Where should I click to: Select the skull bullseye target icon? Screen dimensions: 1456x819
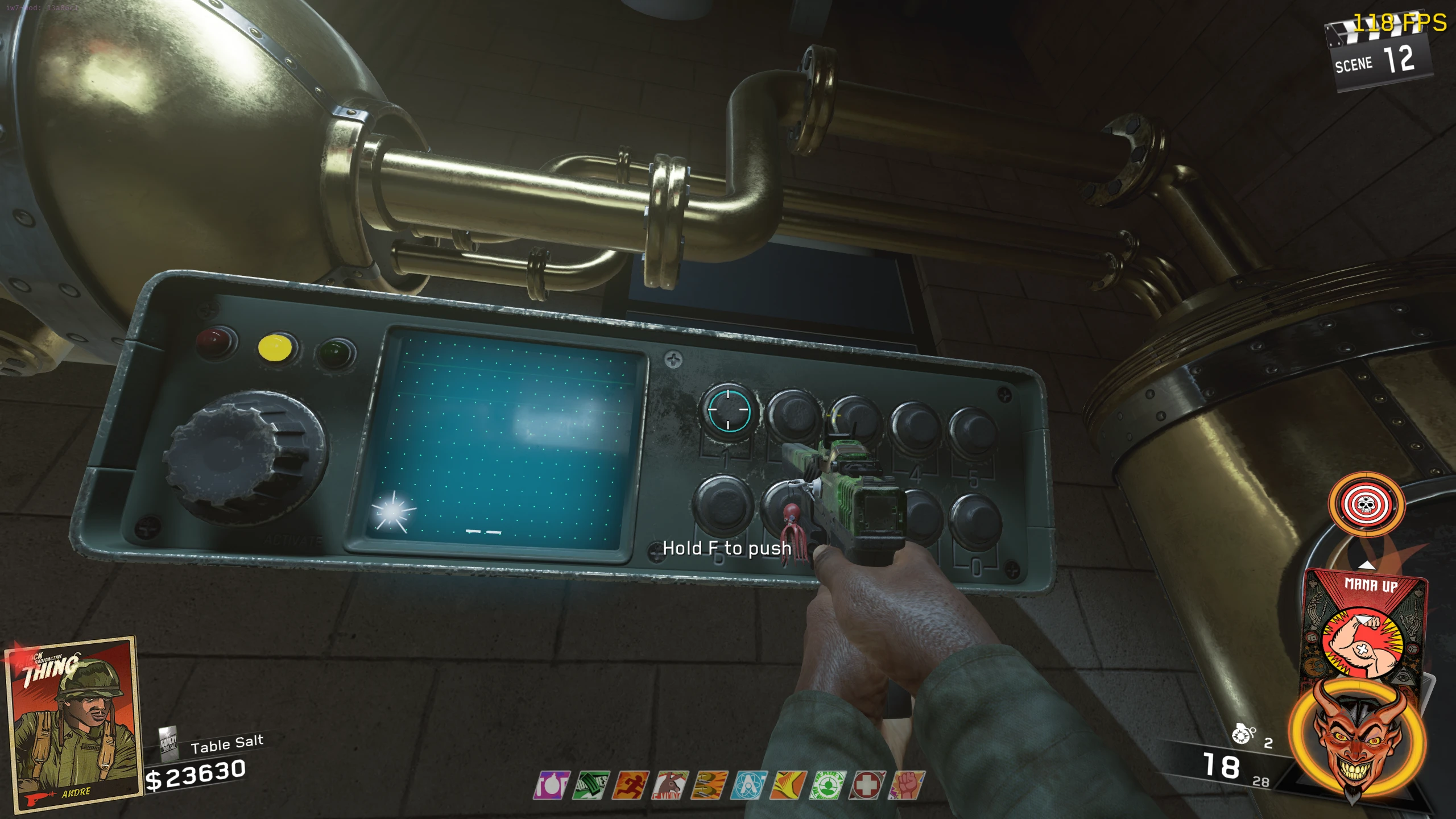[1366, 504]
